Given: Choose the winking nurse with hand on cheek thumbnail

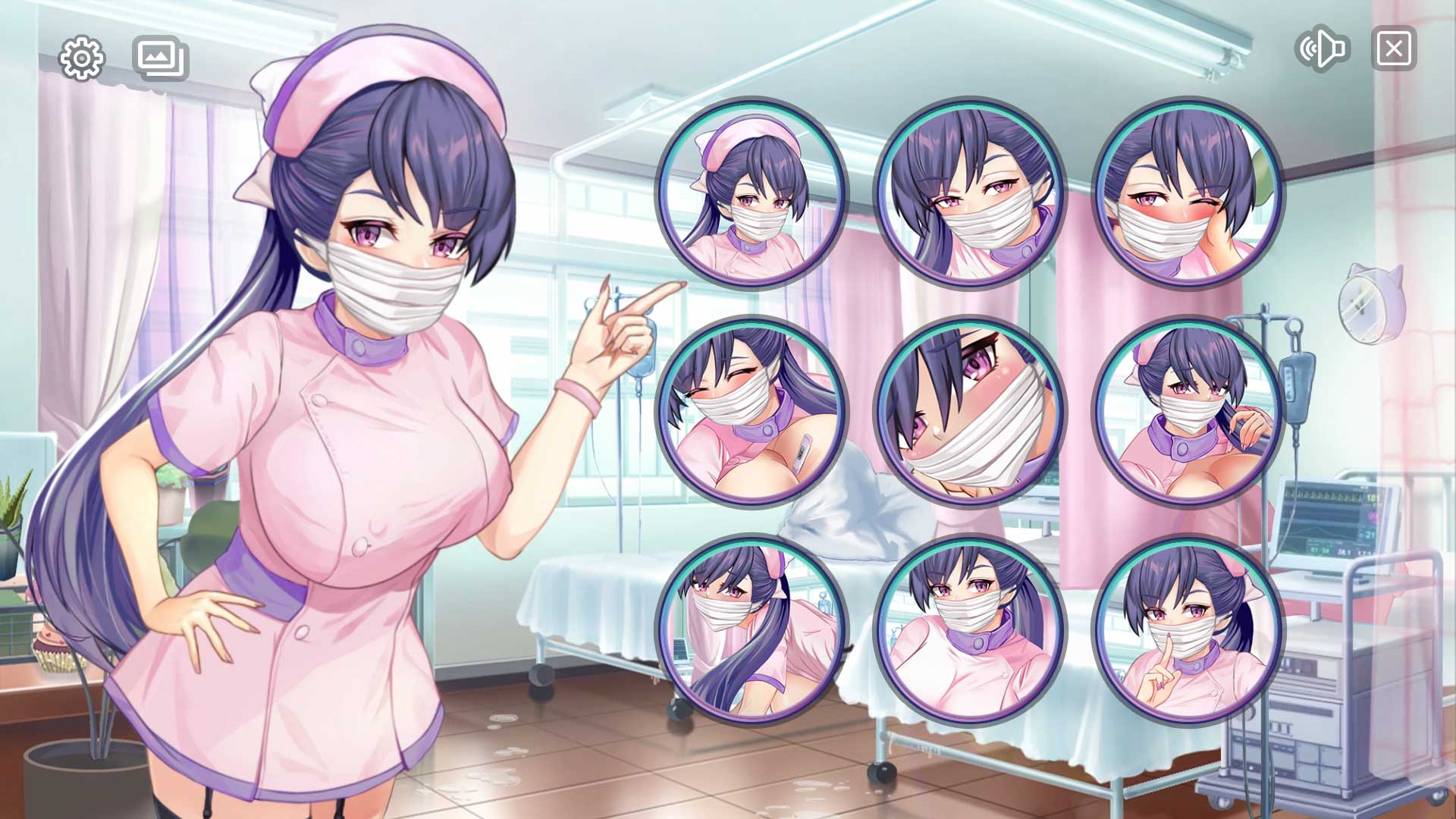Looking at the screenshot, I should (1188, 193).
